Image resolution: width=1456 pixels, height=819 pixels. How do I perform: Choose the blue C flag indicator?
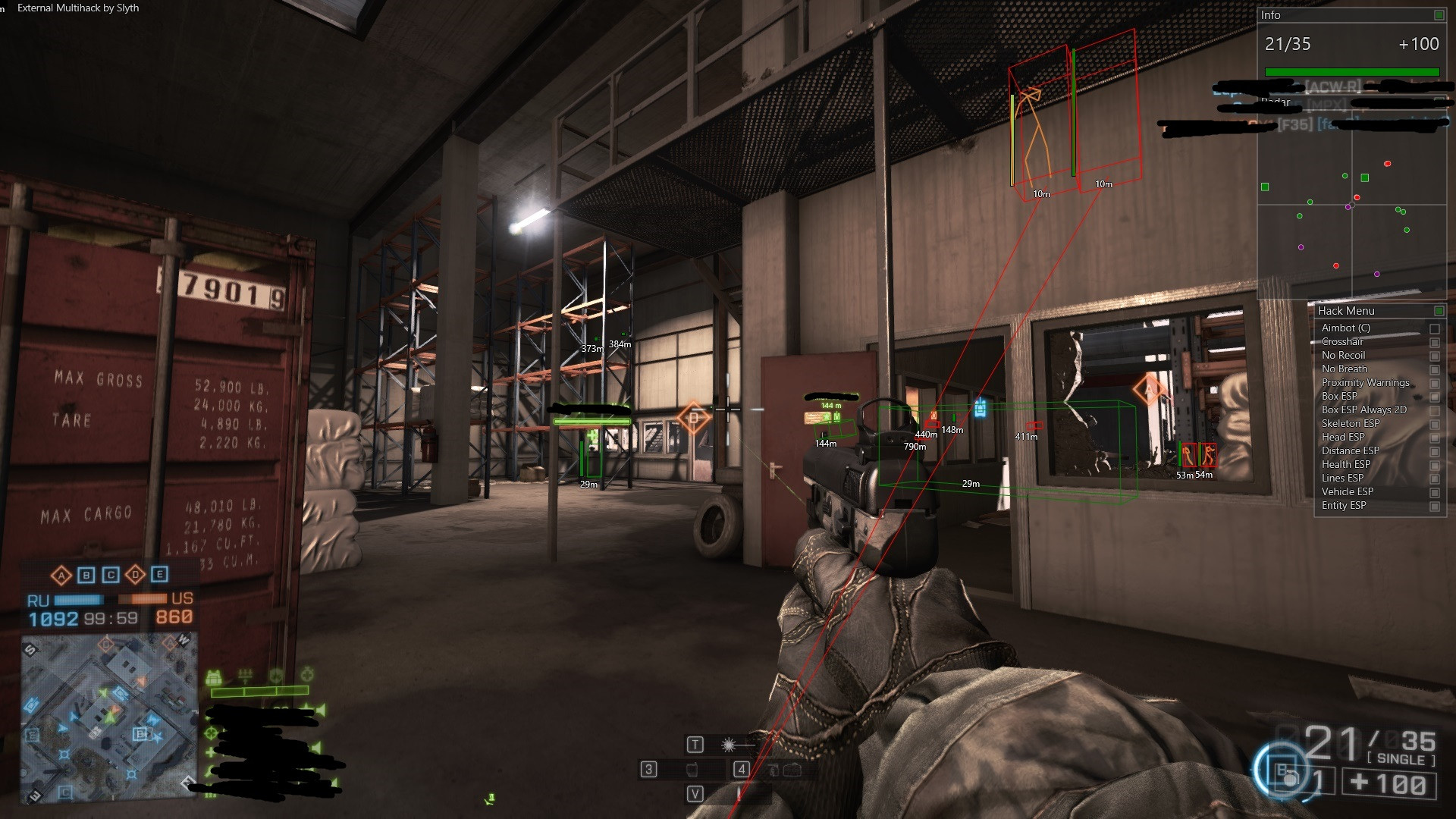[111, 575]
